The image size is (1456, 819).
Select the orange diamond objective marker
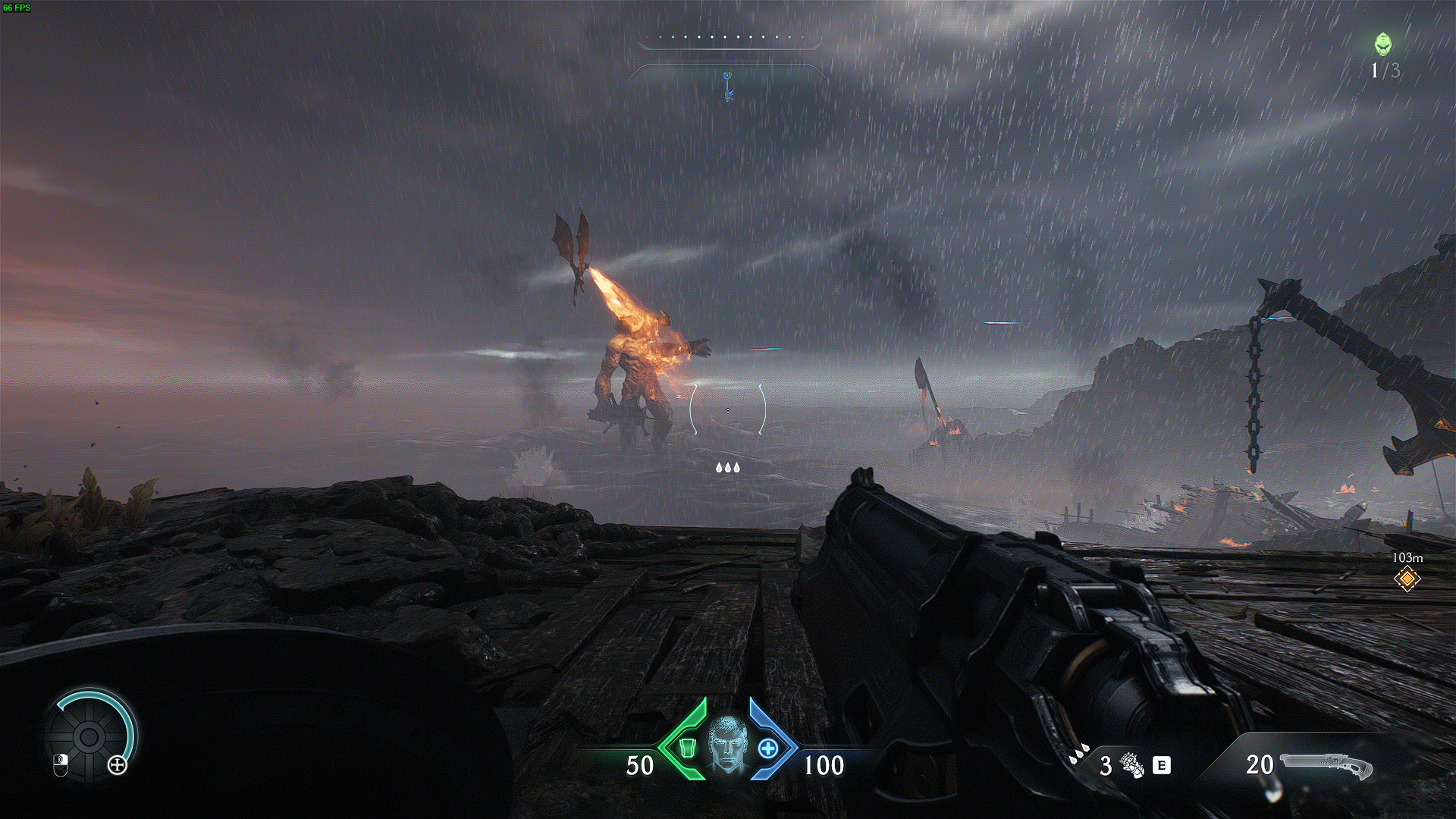(x=1407, y=579)
